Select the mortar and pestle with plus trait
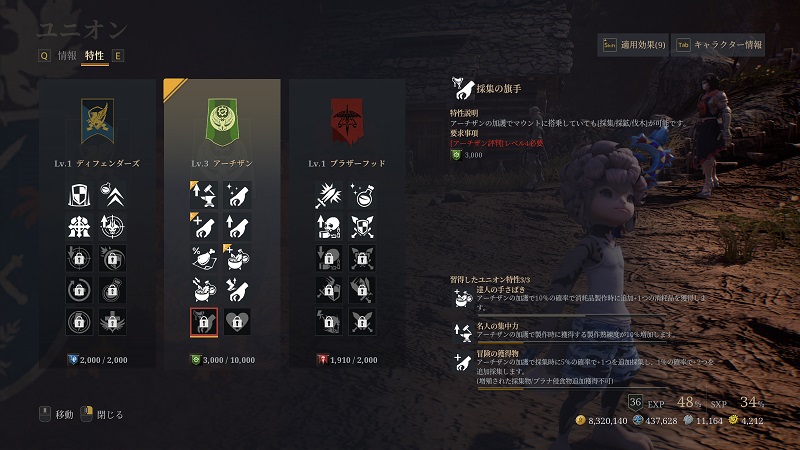 [236, 257]
